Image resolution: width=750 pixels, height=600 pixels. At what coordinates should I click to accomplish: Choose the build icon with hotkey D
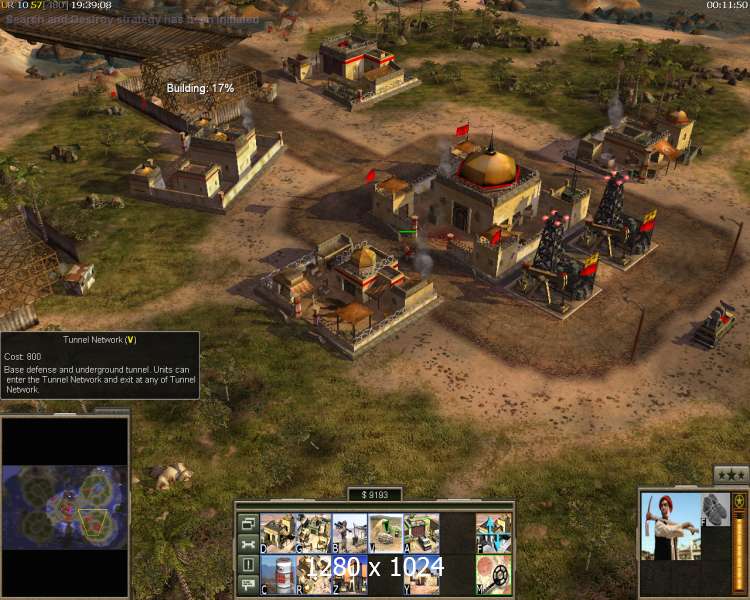point(277,533)
